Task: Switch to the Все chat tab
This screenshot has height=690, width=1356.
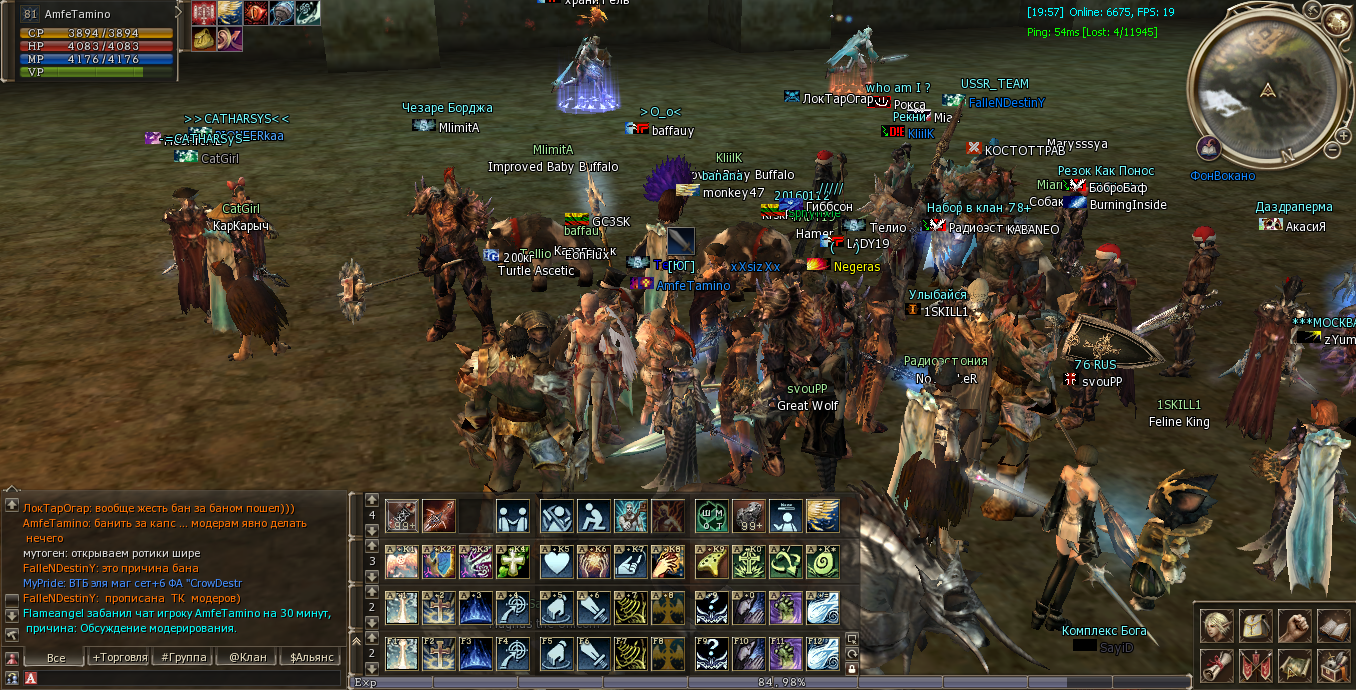Action: tap(56, 657)
